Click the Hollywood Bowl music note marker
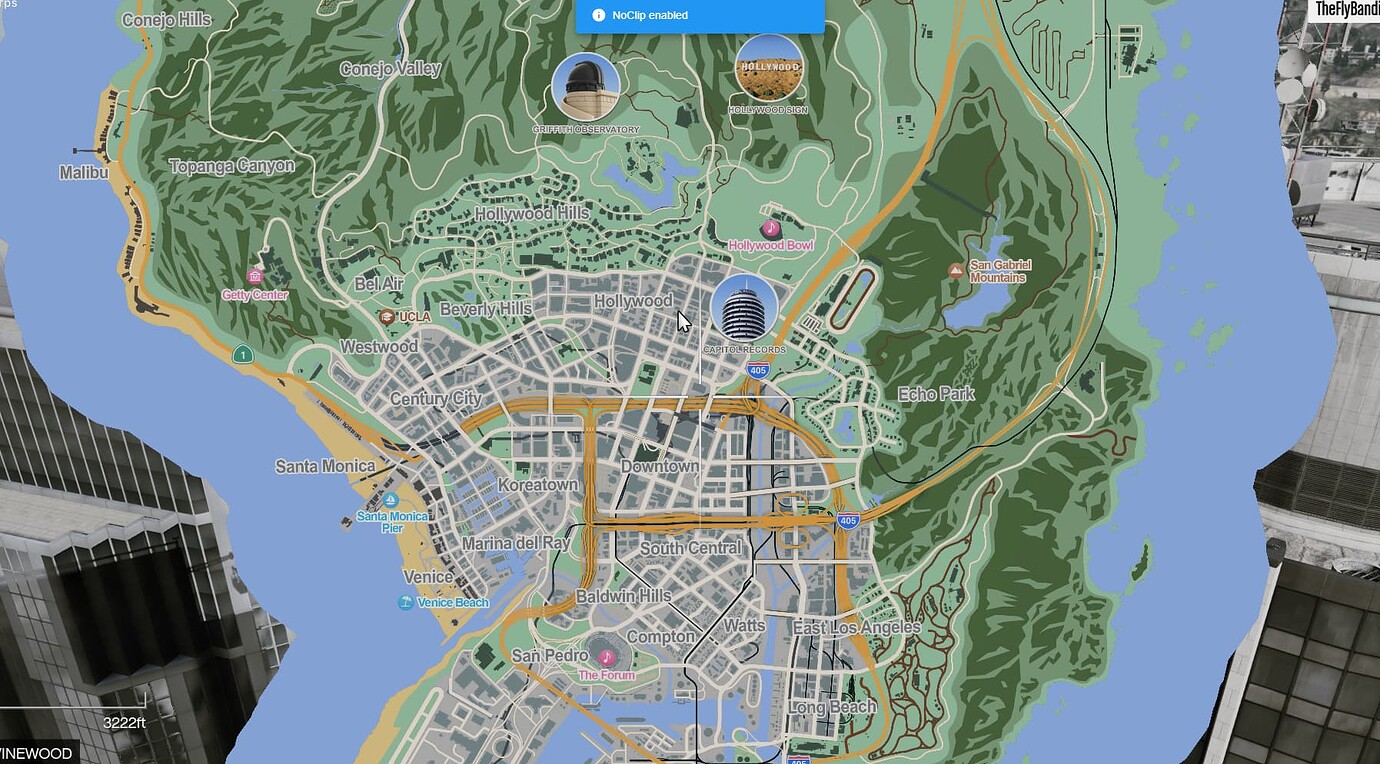 (x=770, y=228)
